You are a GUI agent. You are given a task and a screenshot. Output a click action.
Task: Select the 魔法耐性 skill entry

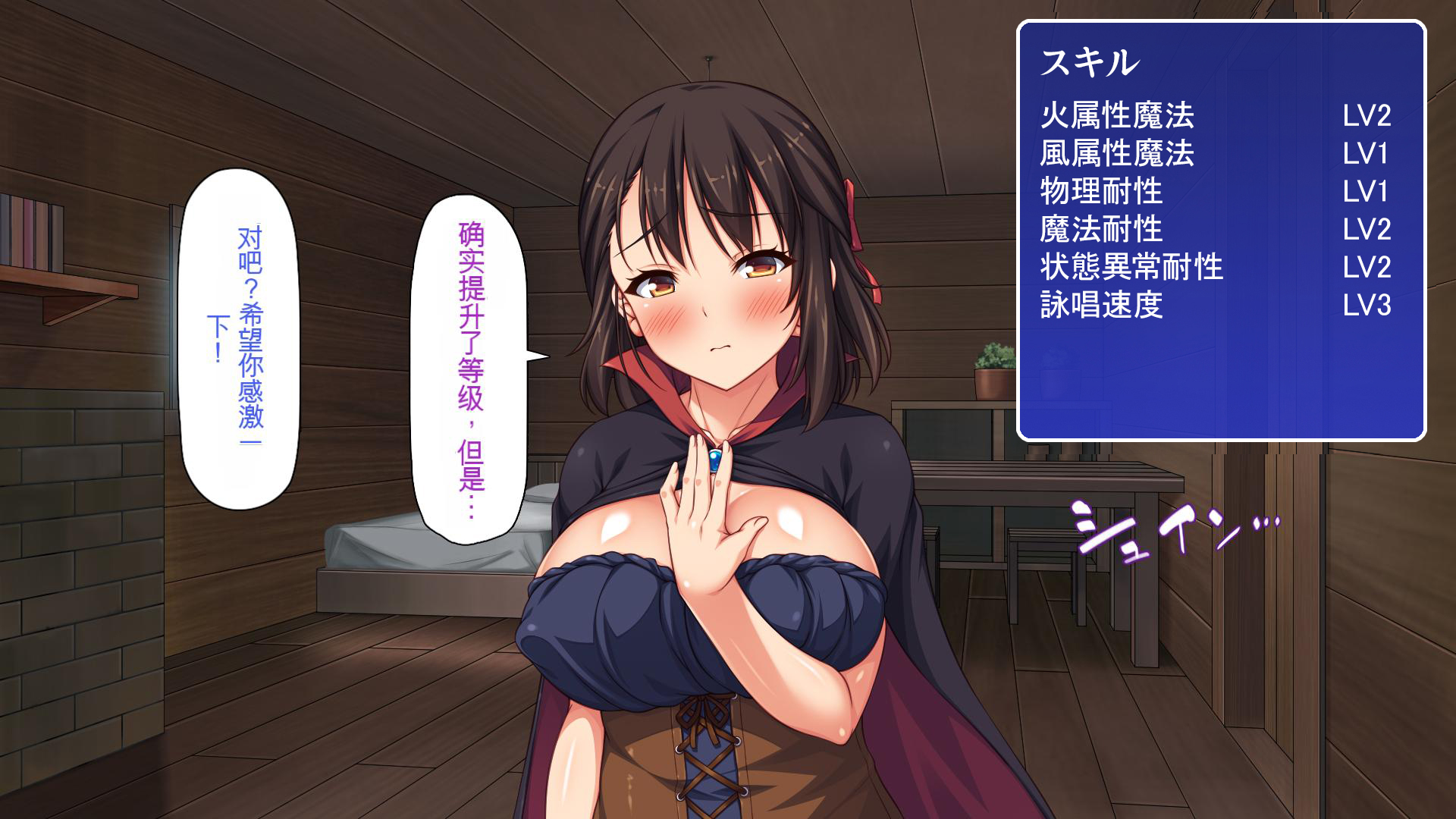click(1102, 229)
